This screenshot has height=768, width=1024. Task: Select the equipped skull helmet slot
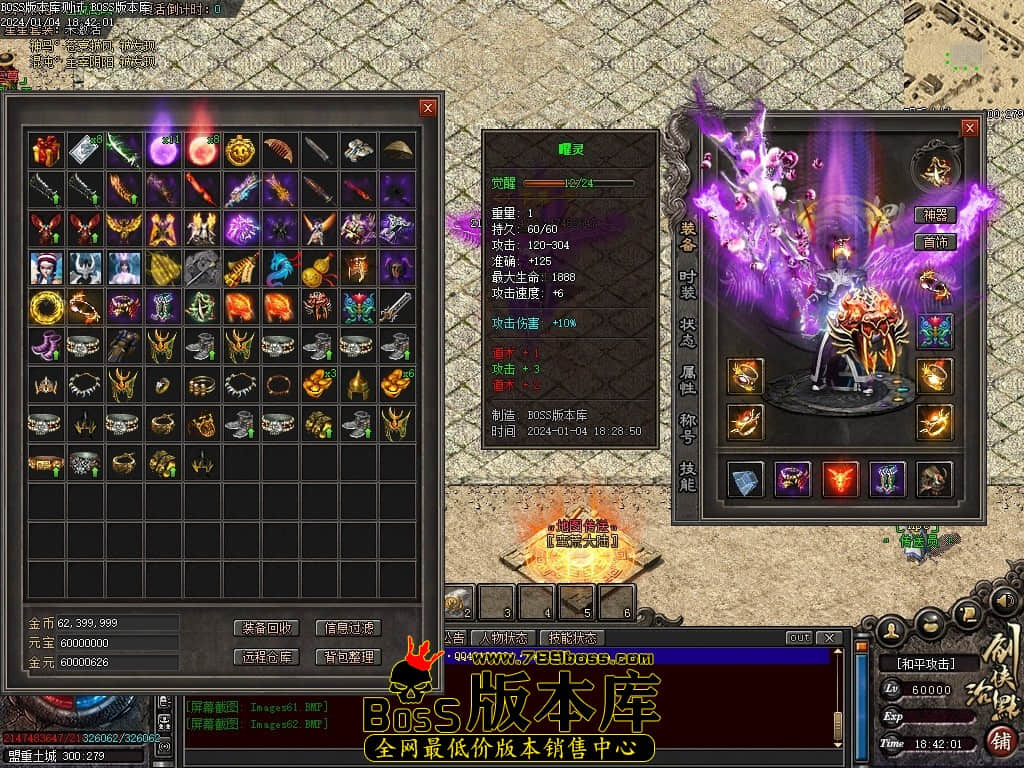pyautogui.click(x=935, y=479)
